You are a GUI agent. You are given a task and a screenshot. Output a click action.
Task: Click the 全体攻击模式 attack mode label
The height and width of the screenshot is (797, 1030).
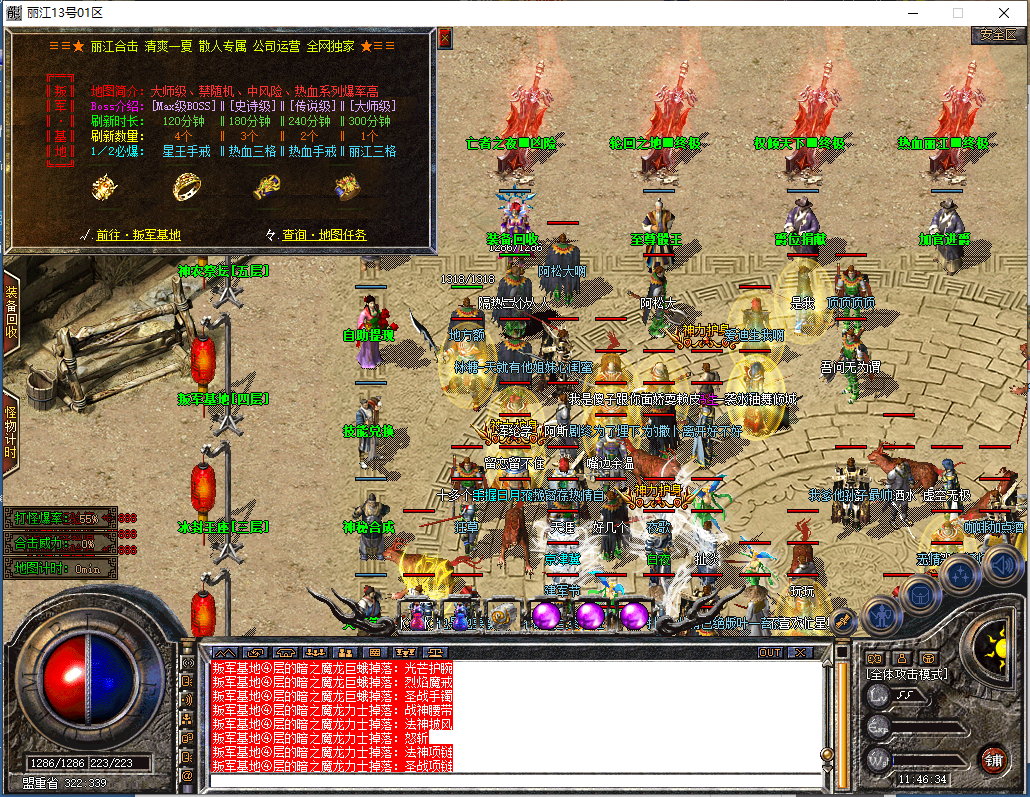pyautogui.click(x=907, y=674)
